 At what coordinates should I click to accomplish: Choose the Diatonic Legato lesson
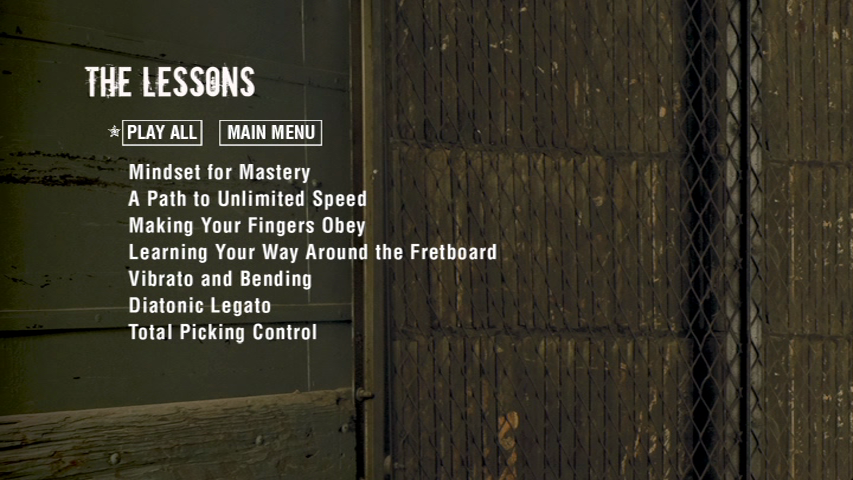[x=200, y=306]
